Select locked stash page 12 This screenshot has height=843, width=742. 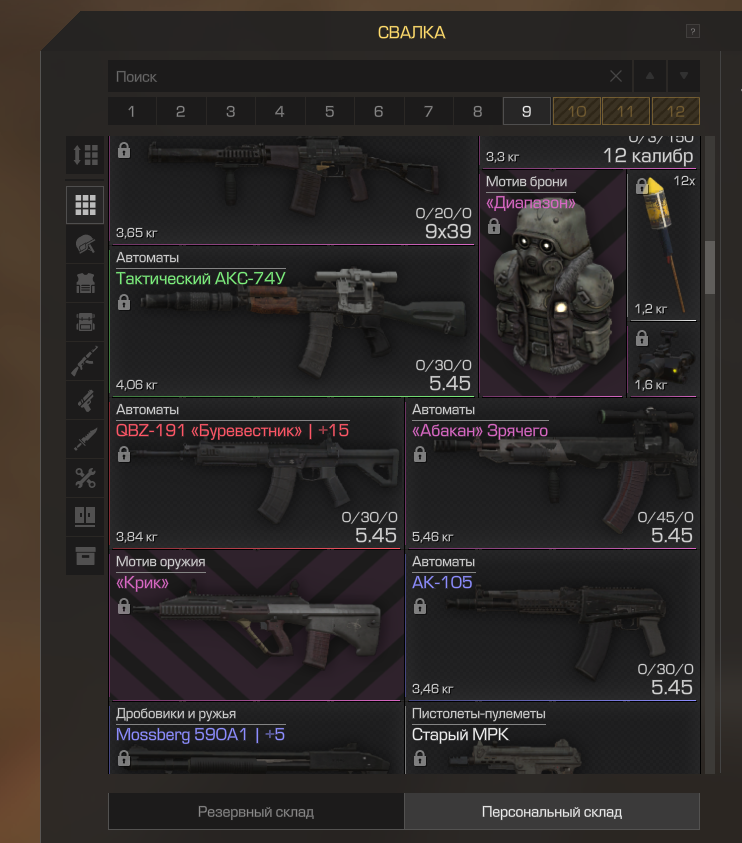[675, 111]
